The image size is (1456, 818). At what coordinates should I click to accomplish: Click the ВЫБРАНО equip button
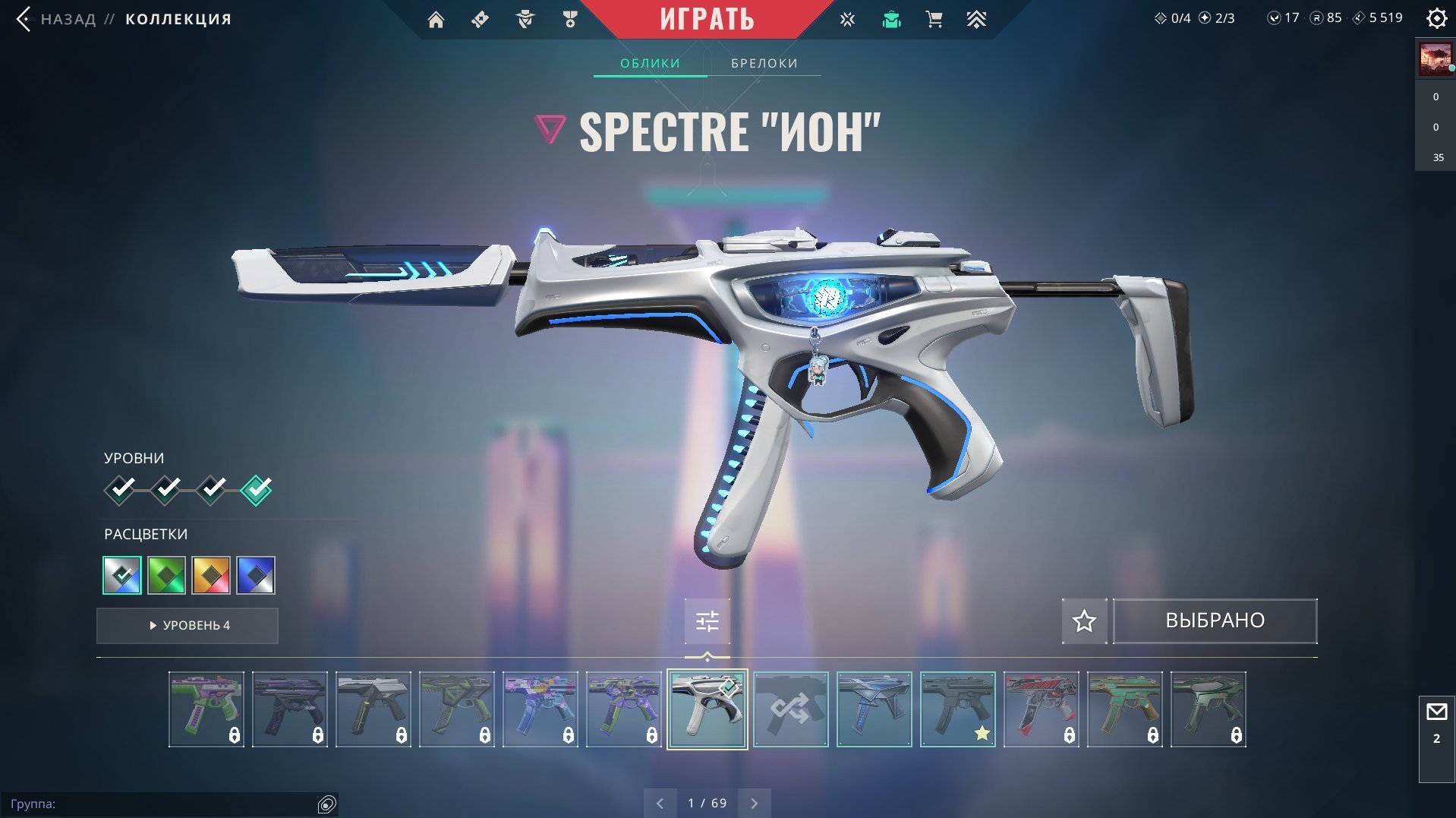click(x=1215, y=621)
